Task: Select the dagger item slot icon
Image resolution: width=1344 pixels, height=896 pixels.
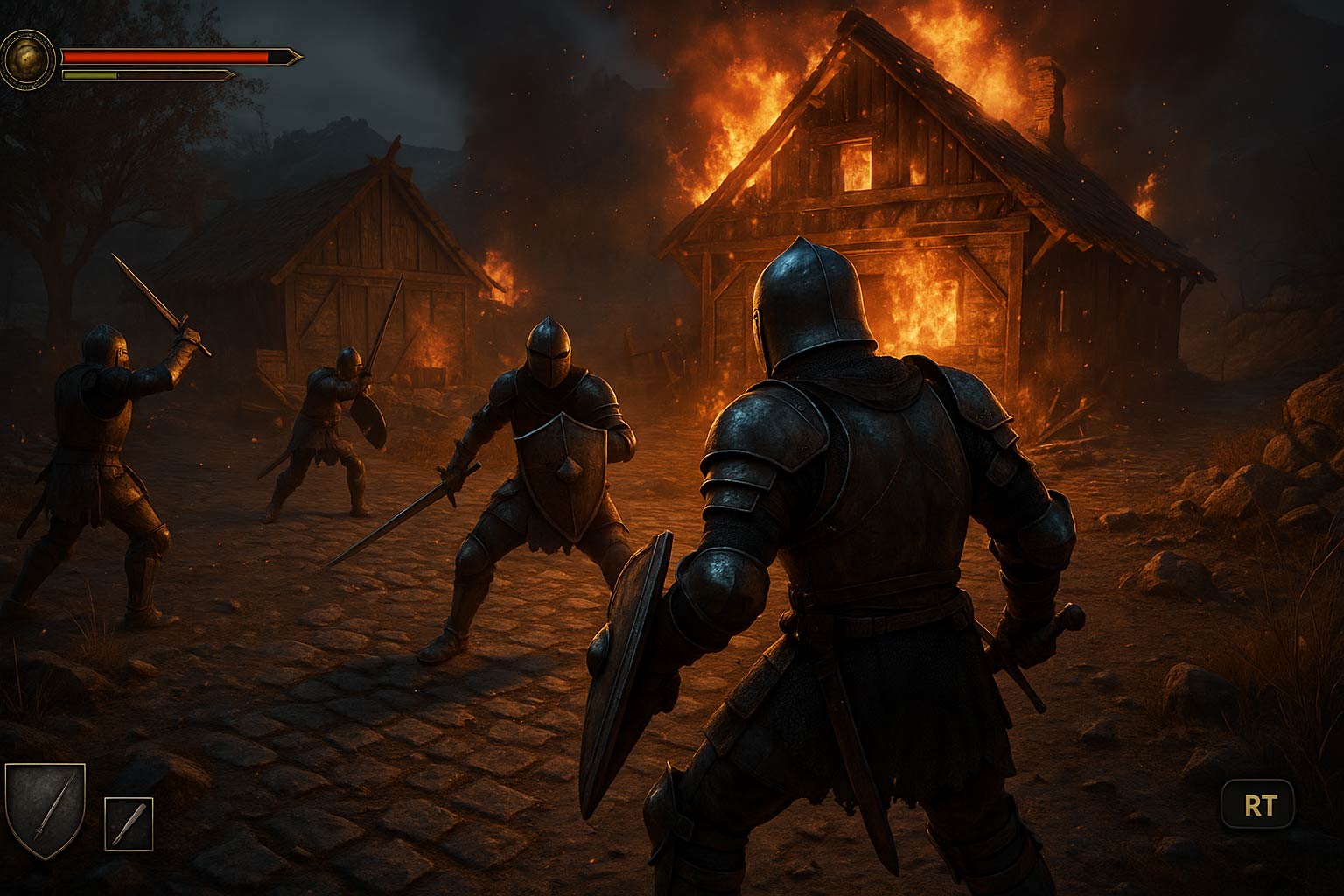Action: click(x=127, y=823)
